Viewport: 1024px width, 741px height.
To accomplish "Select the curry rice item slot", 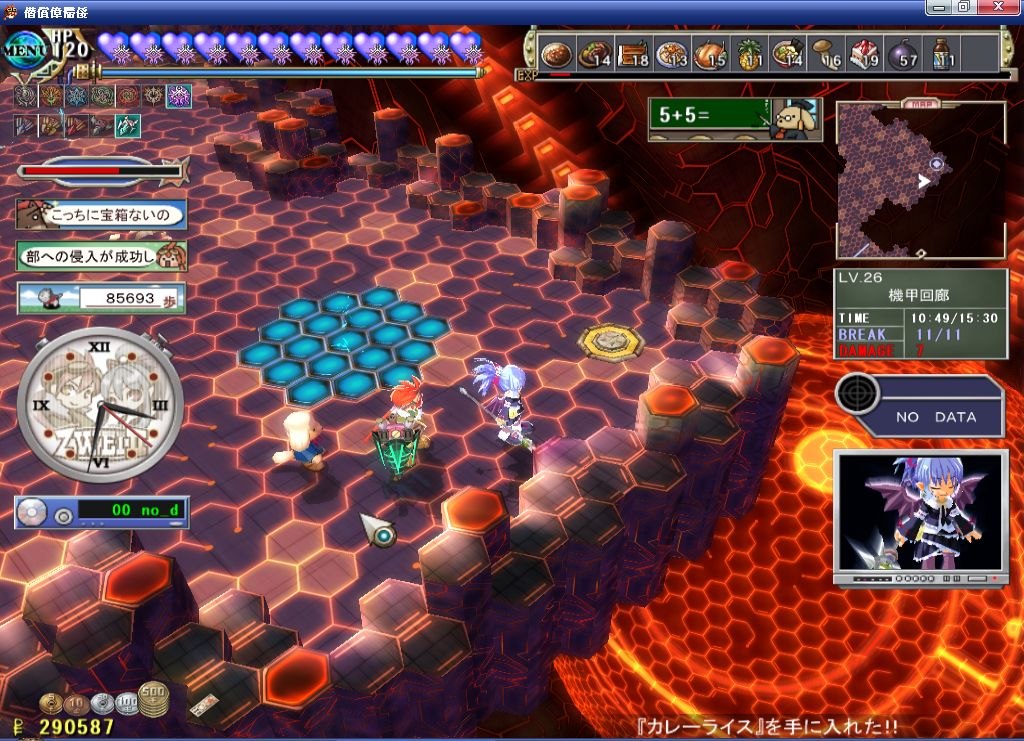I will coord(556,54).
